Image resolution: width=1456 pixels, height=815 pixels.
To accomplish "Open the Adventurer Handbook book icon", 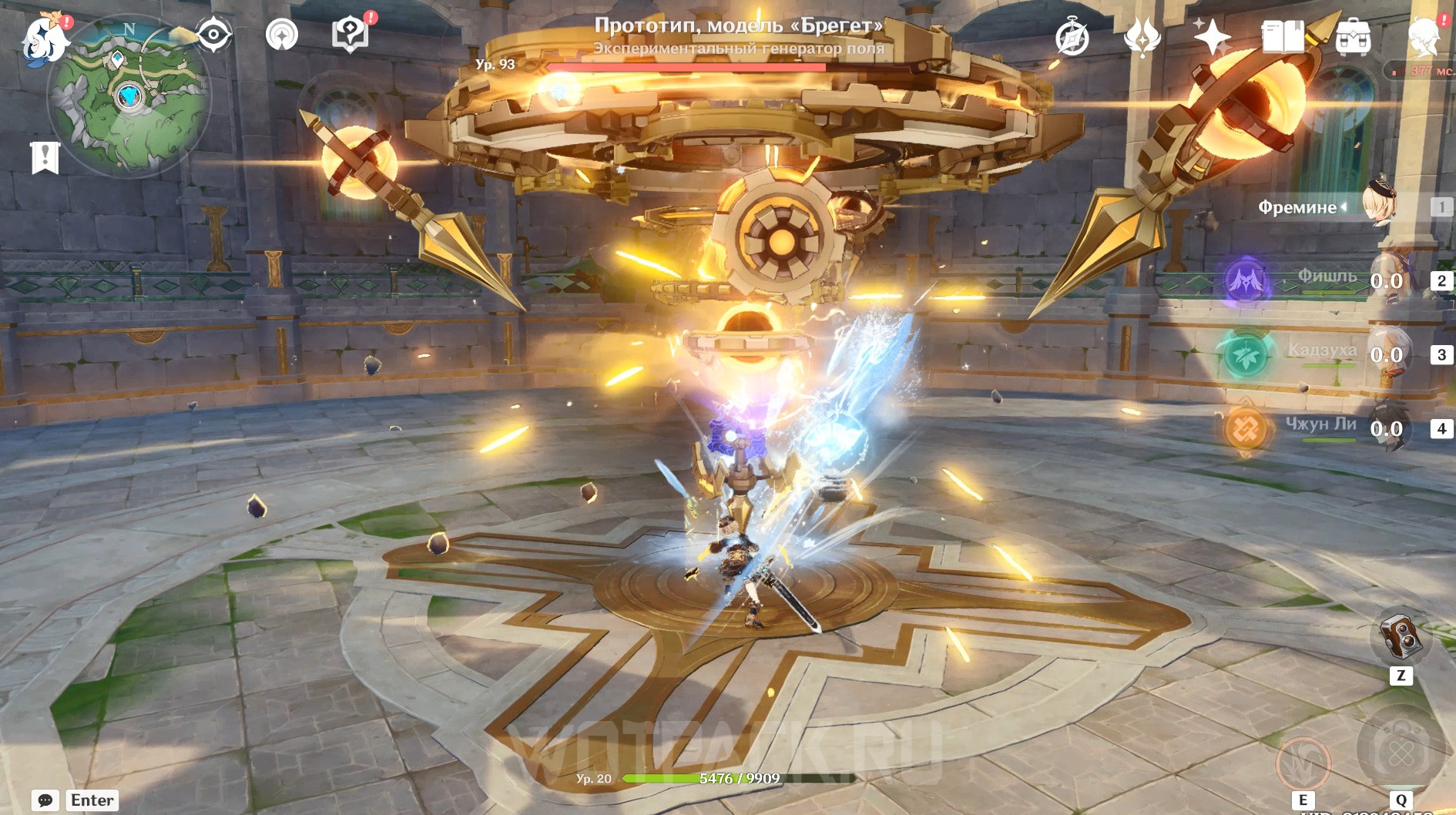I will click(x=1282, y=36).
